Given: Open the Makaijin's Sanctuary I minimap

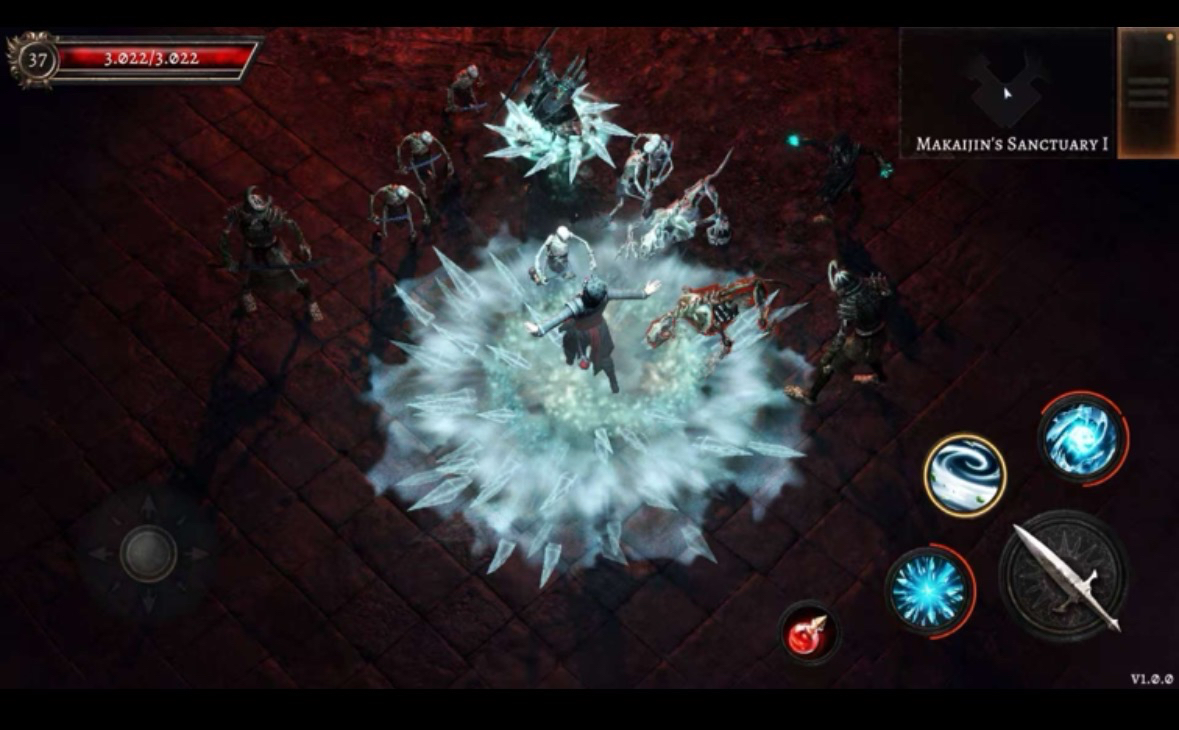Looking at the screenshot, I should [1006, 92].
